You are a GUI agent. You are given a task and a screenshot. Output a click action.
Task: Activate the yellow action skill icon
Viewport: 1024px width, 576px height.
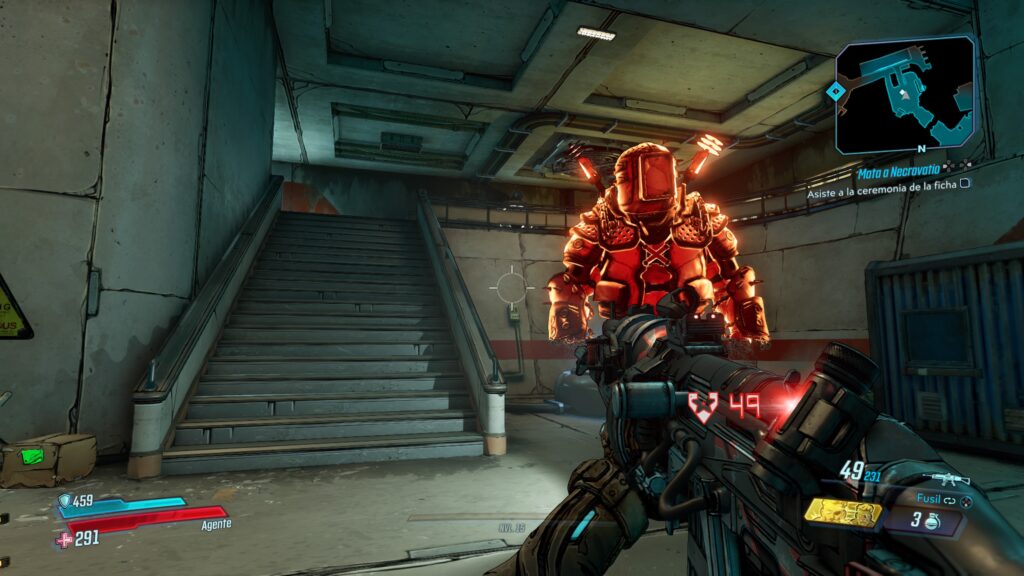point(842,513)
